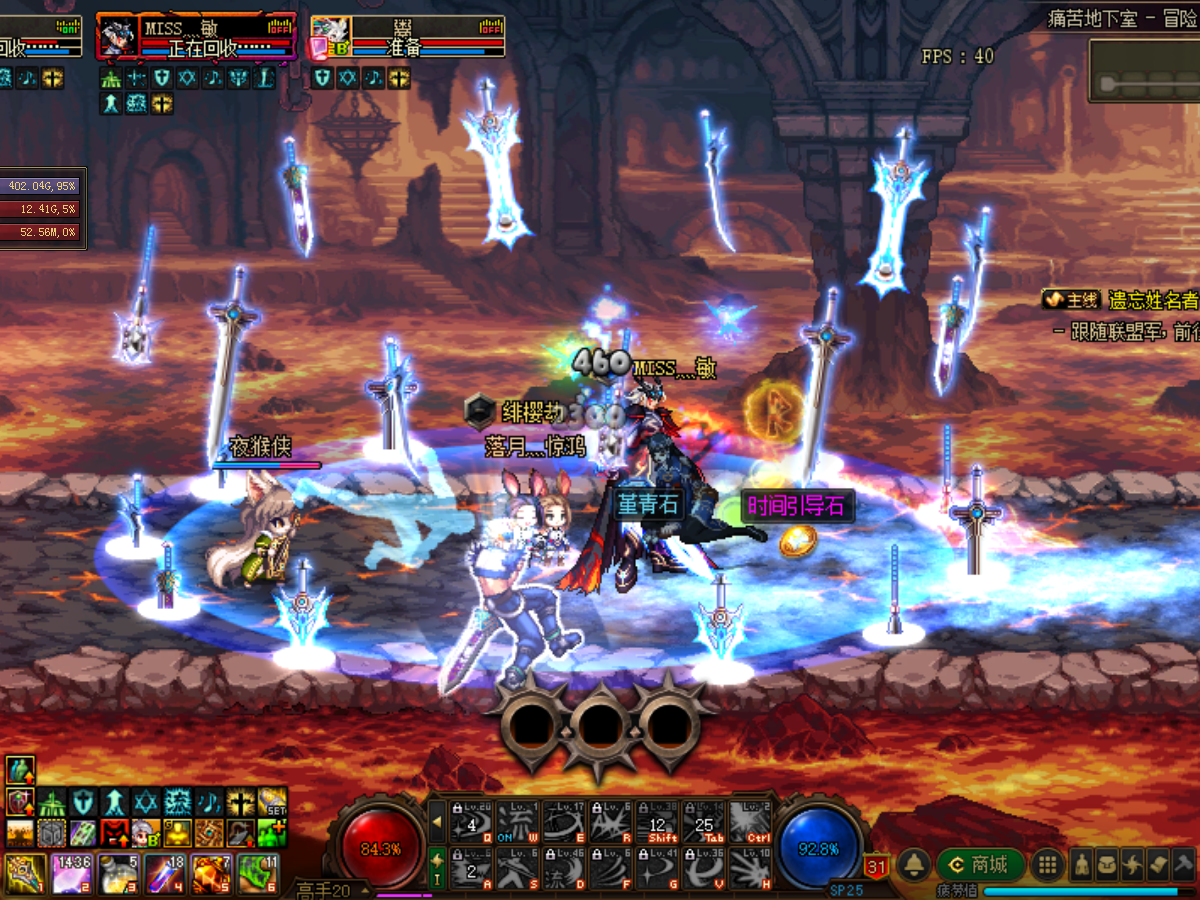Click the skill bar left arrow expander

point(437,822)
